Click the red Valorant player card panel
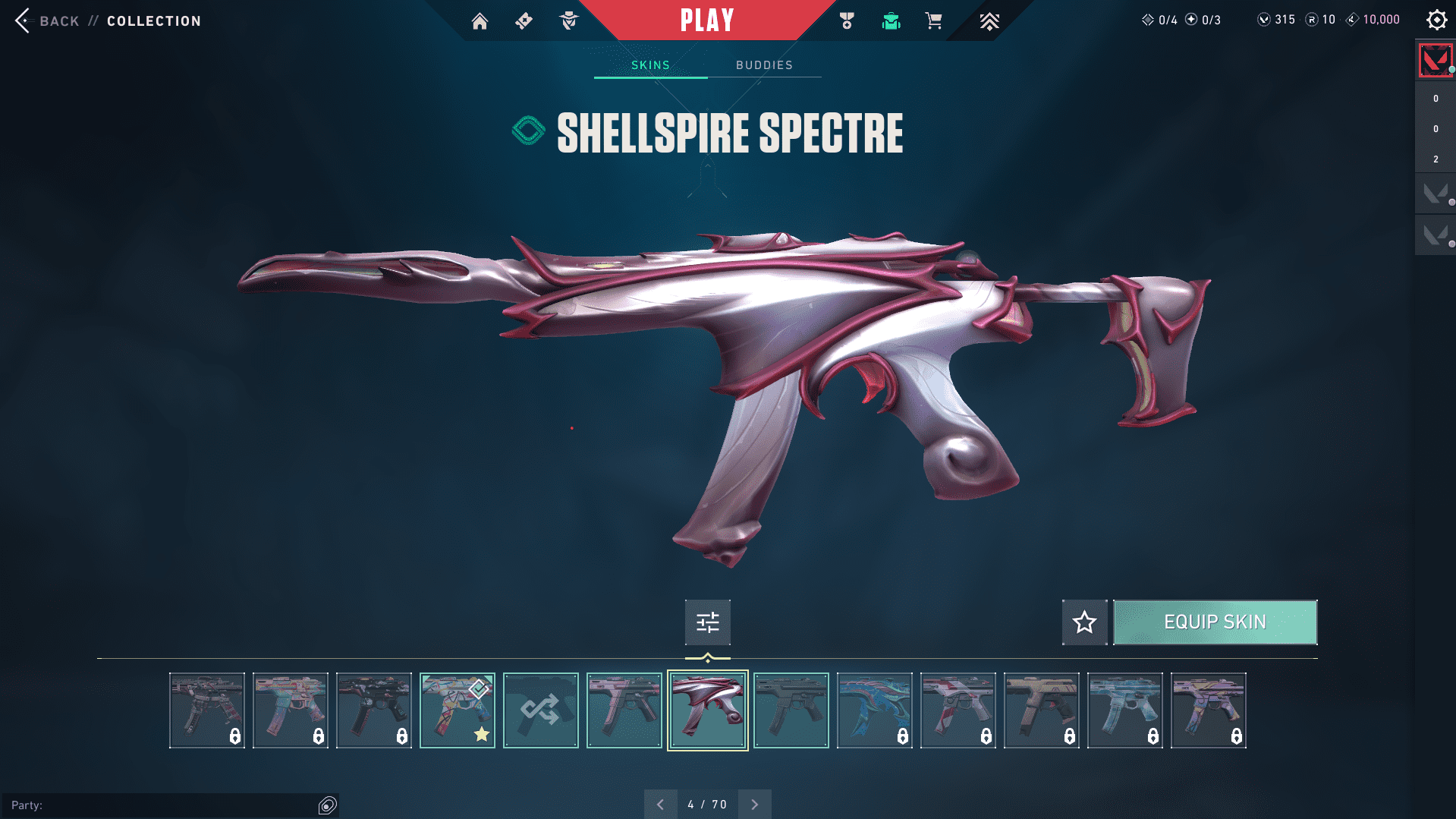 1435,61
